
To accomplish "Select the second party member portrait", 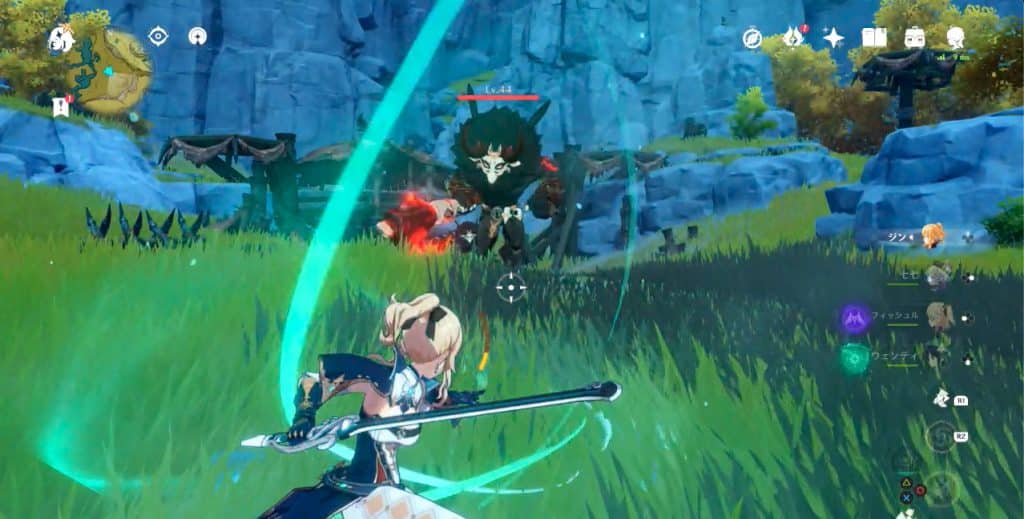I will point(938,276).
